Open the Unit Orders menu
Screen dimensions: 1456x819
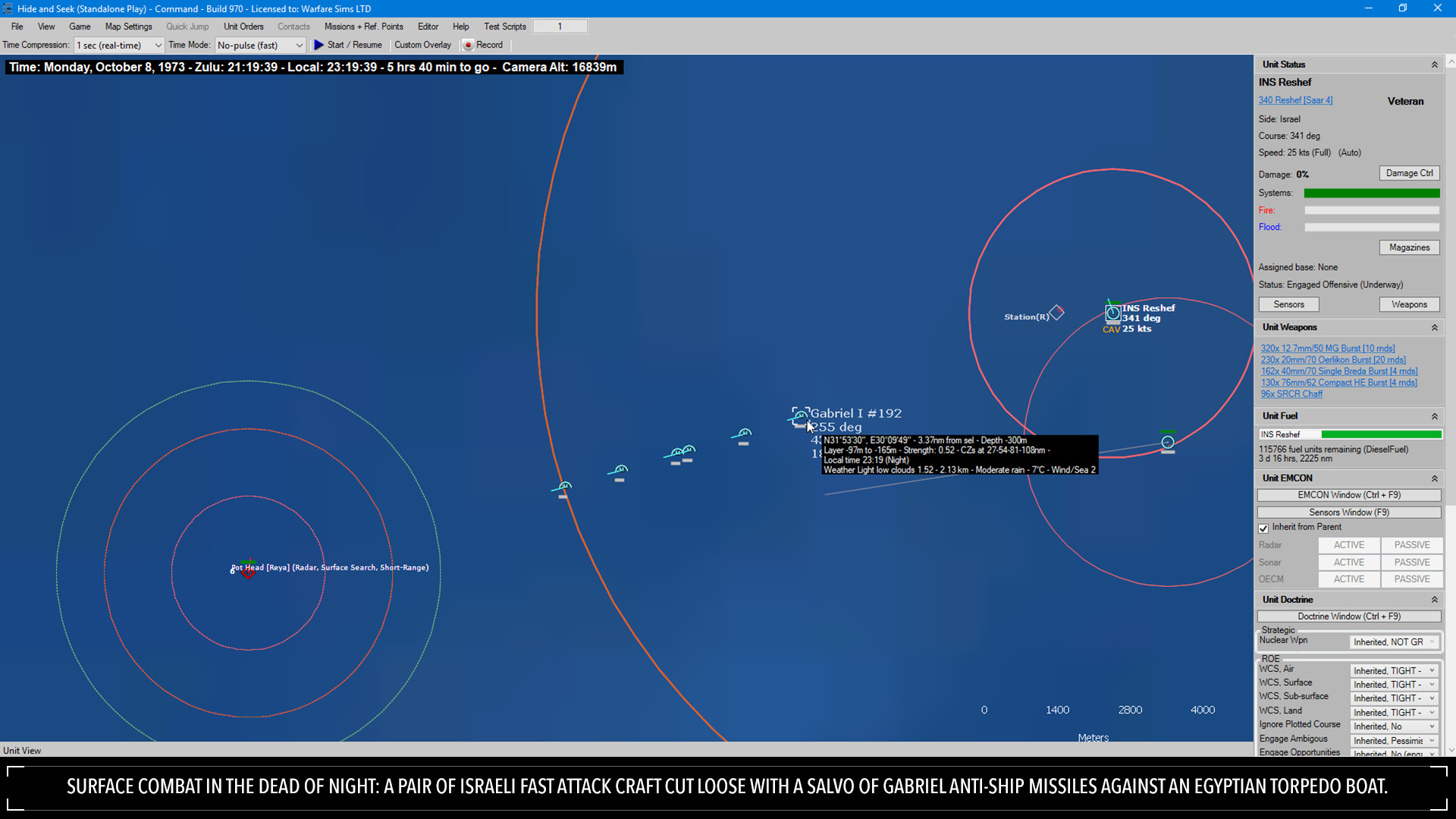coord(243,26)
